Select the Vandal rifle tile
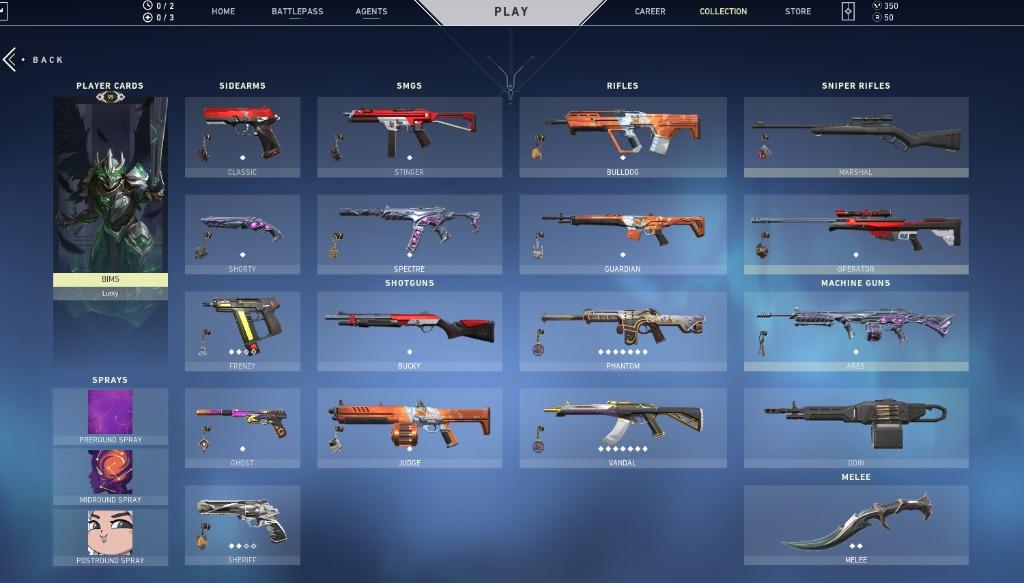The image size is (1024, 583). (x=622, y=427)
